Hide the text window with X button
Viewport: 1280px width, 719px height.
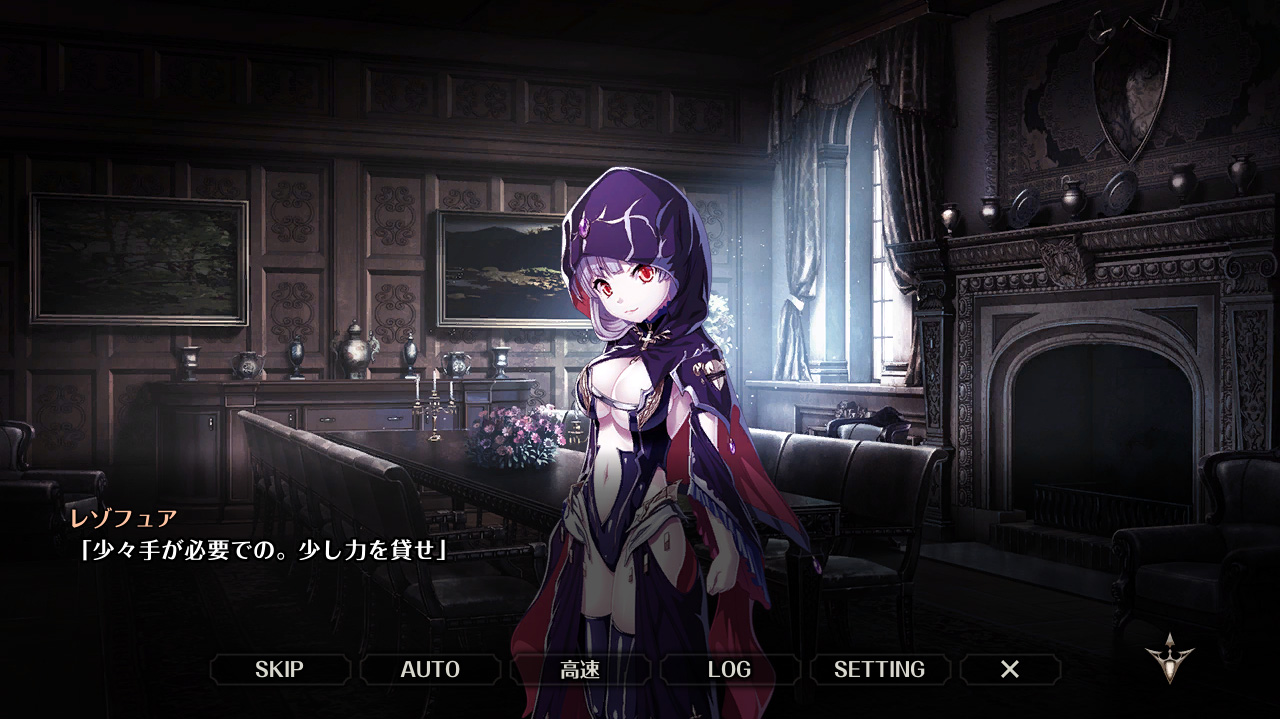tap(1010, 669)
